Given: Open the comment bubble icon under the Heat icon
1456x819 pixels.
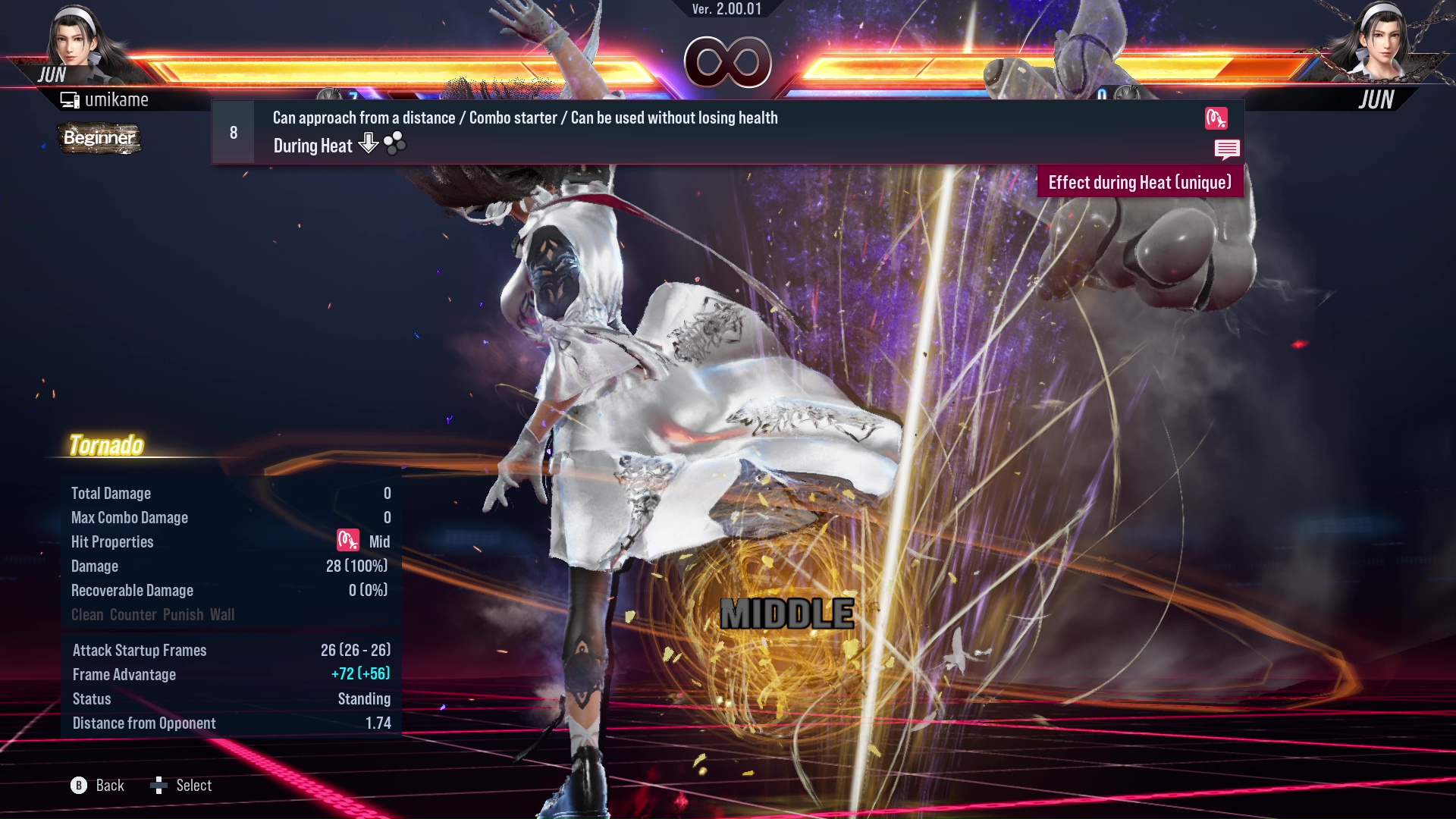Looking at the screenshot, I should (x=1227, y=149).
